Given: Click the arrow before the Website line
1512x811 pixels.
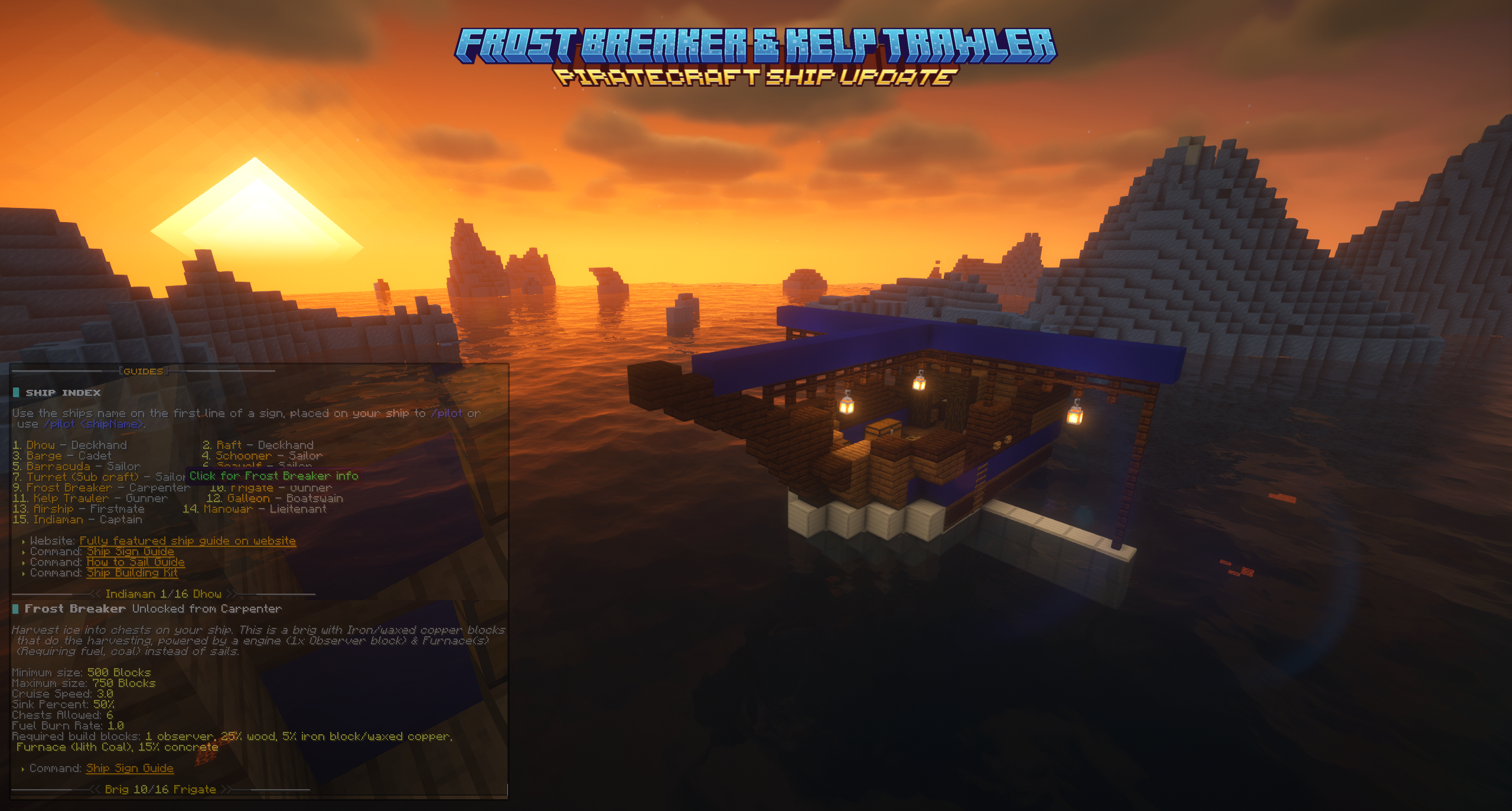Looking at the screenshot, I should 24,540.
